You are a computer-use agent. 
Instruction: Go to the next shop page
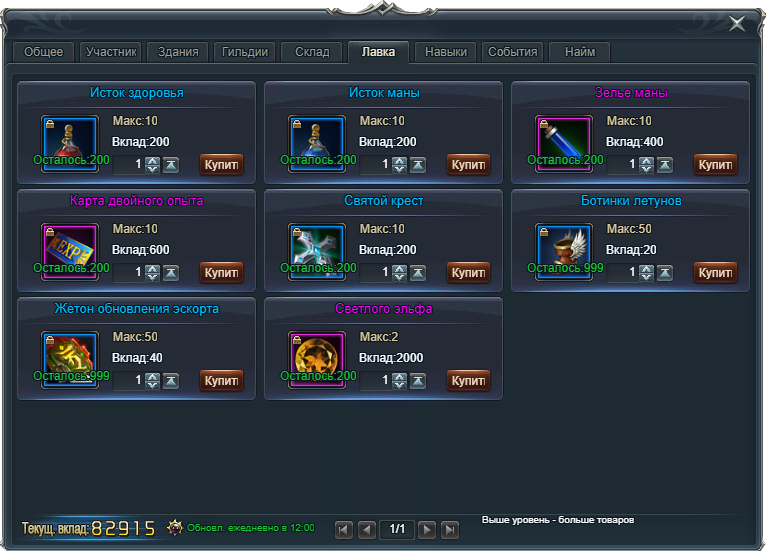pos(427,529)
